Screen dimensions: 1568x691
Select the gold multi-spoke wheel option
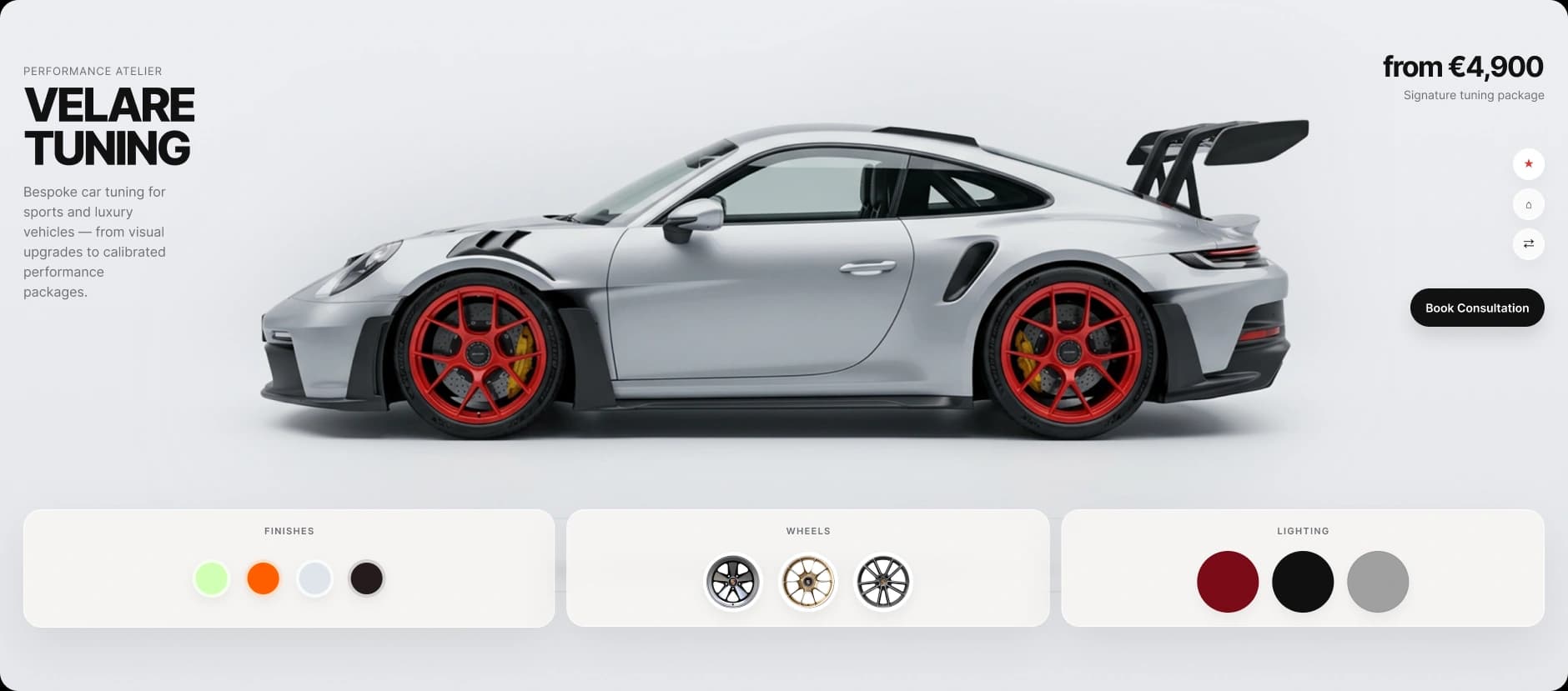[x=808, y=581]
